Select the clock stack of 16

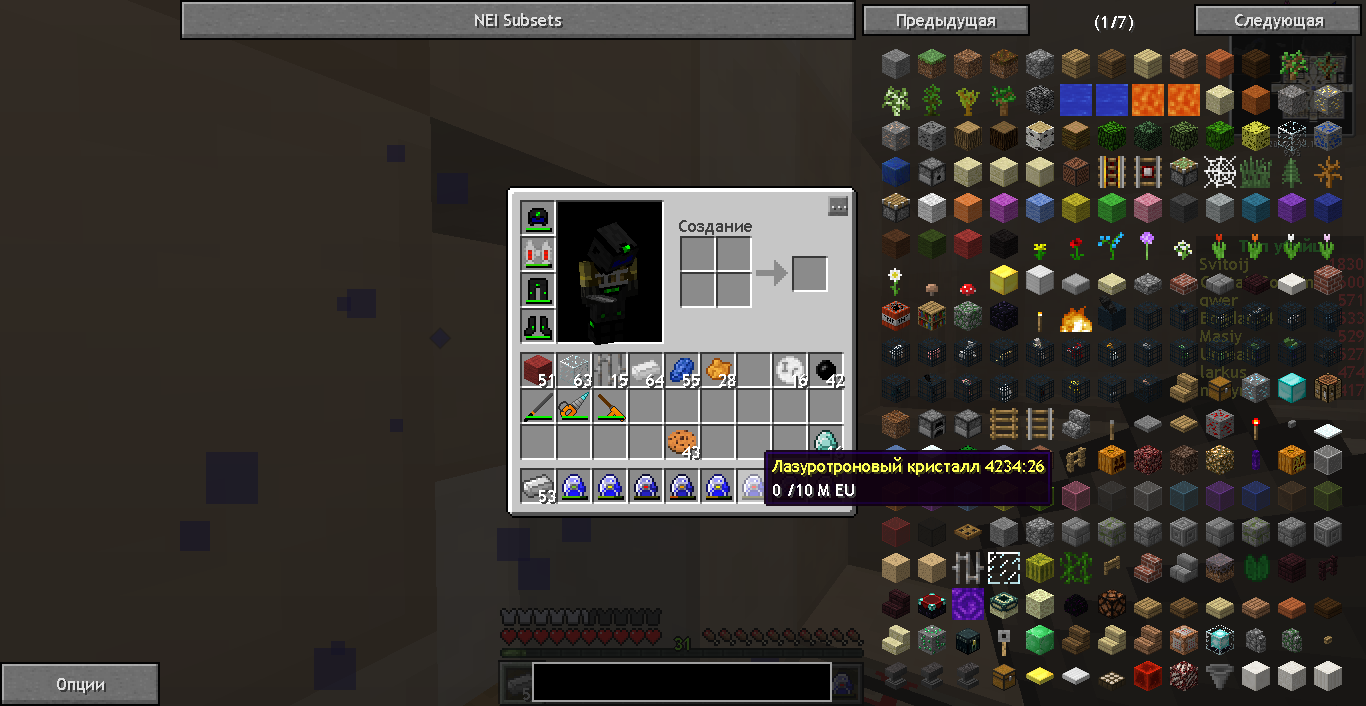(790, 371)
